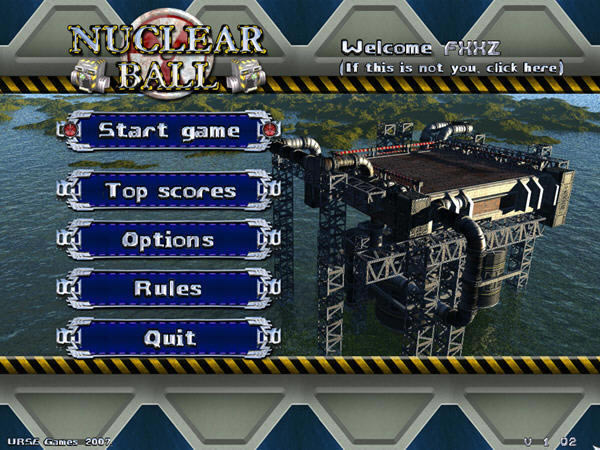Image resolution: width=600 pixels, height=450 pixels.
Task: Click the Start game button
Action: tap(168, 131)
